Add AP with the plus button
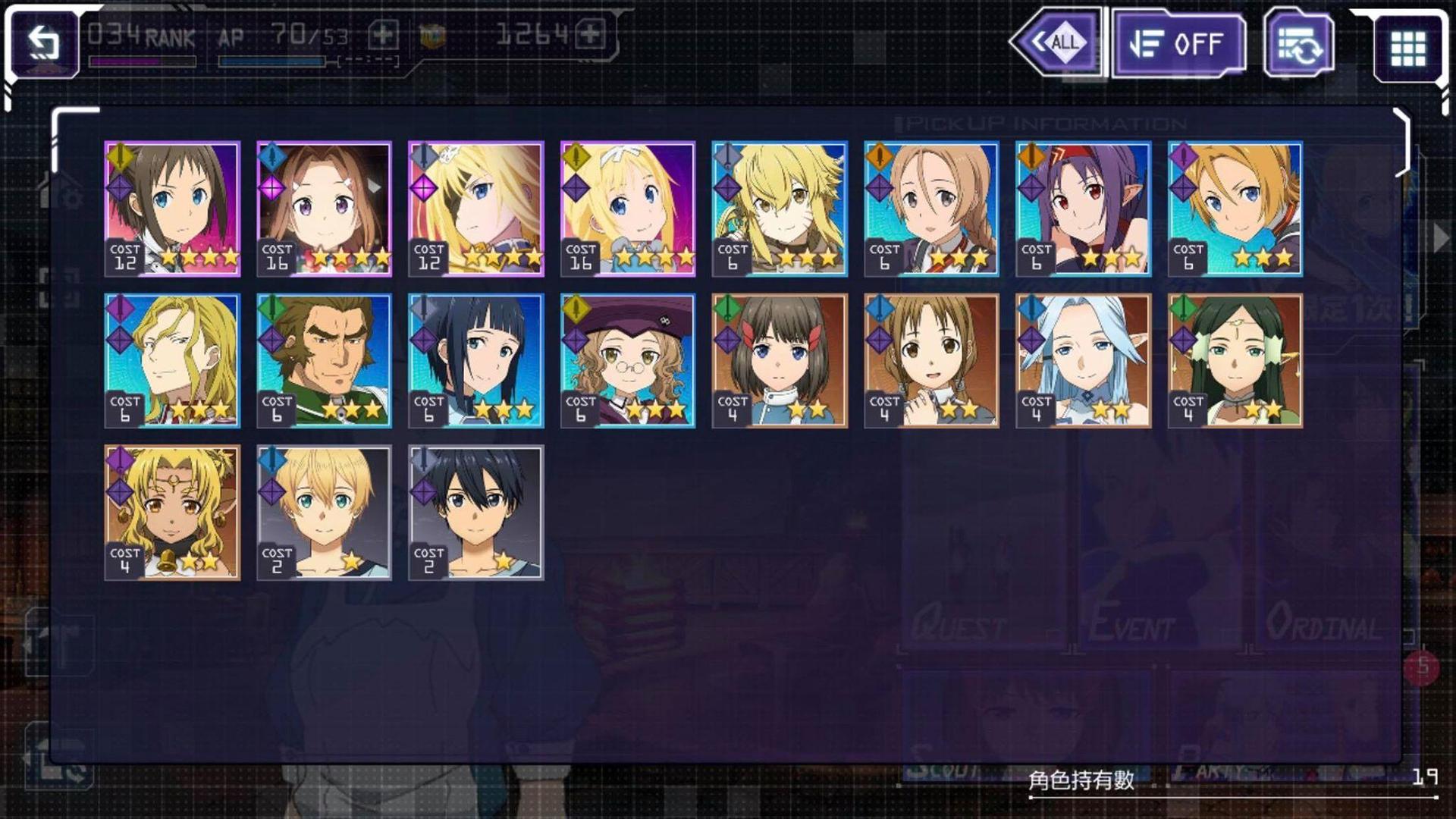1456x819 pixels. click(383, 35)
